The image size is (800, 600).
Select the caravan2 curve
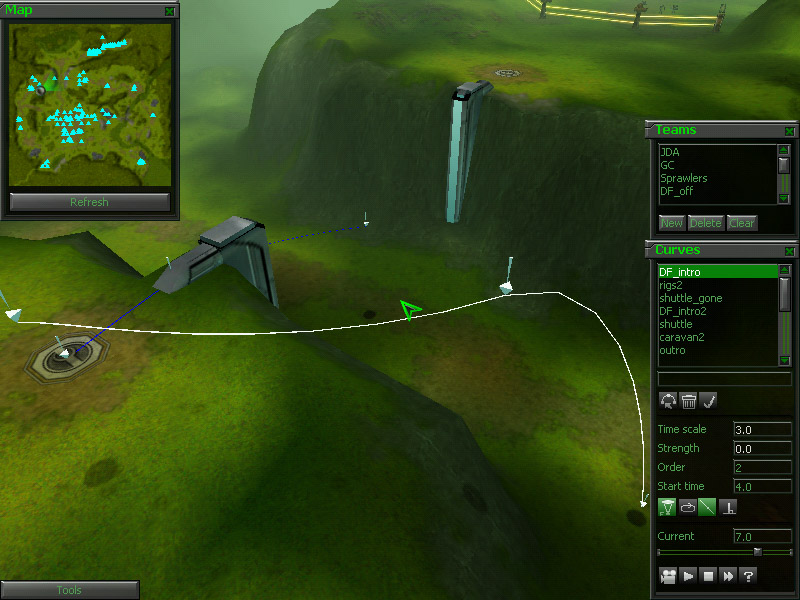point(683,337)
